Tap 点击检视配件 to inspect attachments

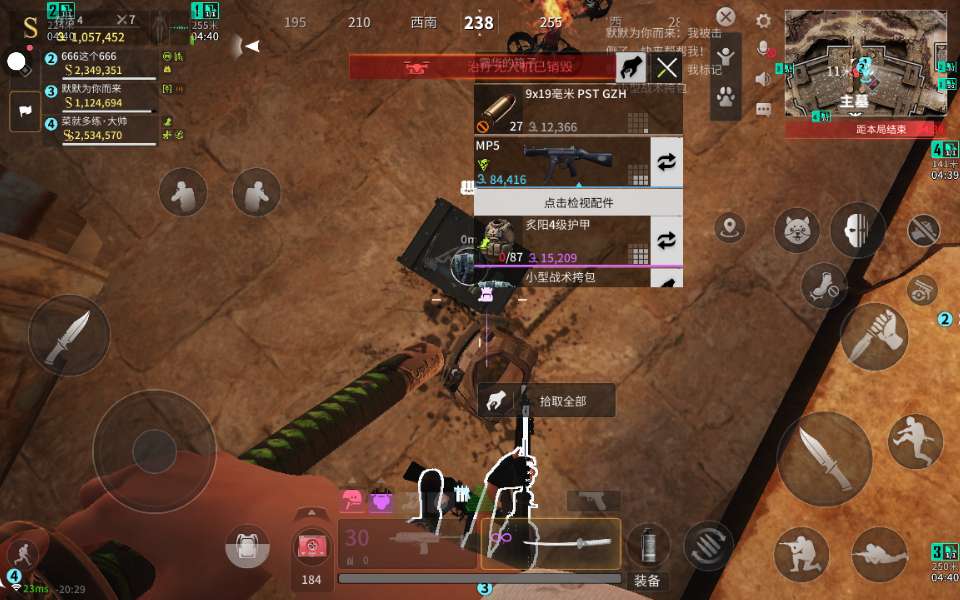pyautogui.click(x=578, y=202)
